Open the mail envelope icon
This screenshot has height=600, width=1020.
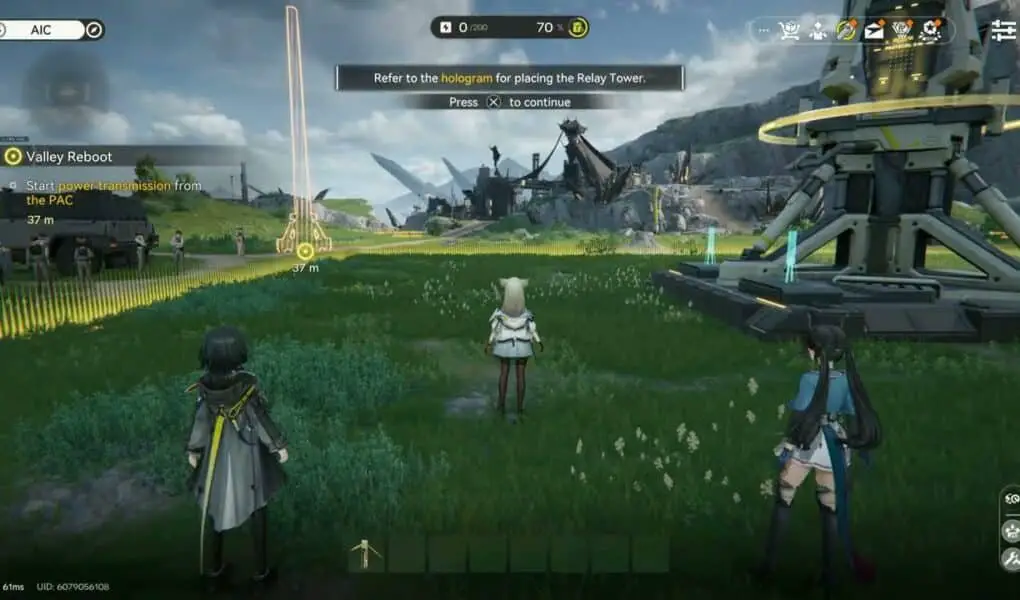point(874,31)
